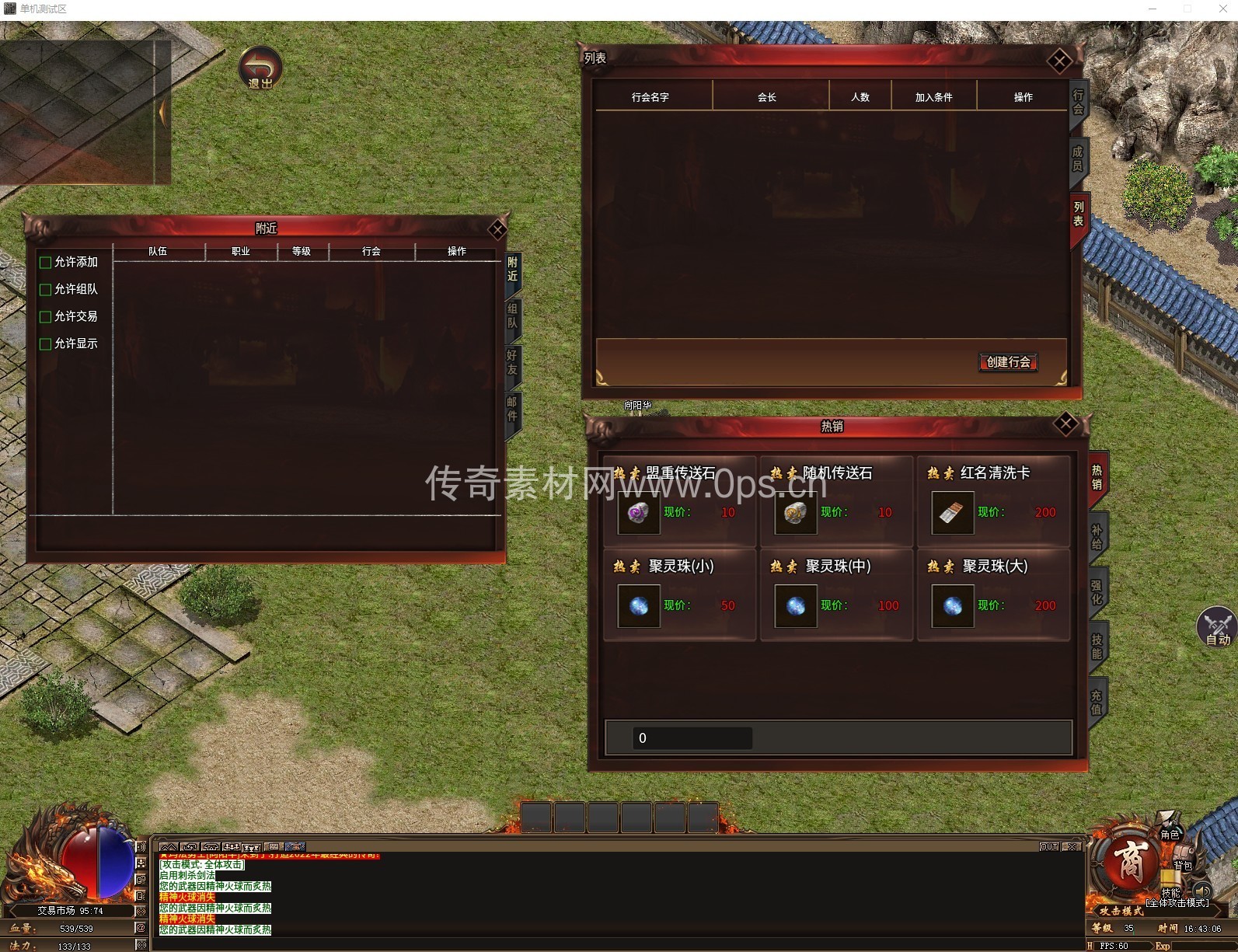Close the 热销 shop panel
Image resolution: width=1238 pixels, height=952 pixels.
[x=1065, y=424]
